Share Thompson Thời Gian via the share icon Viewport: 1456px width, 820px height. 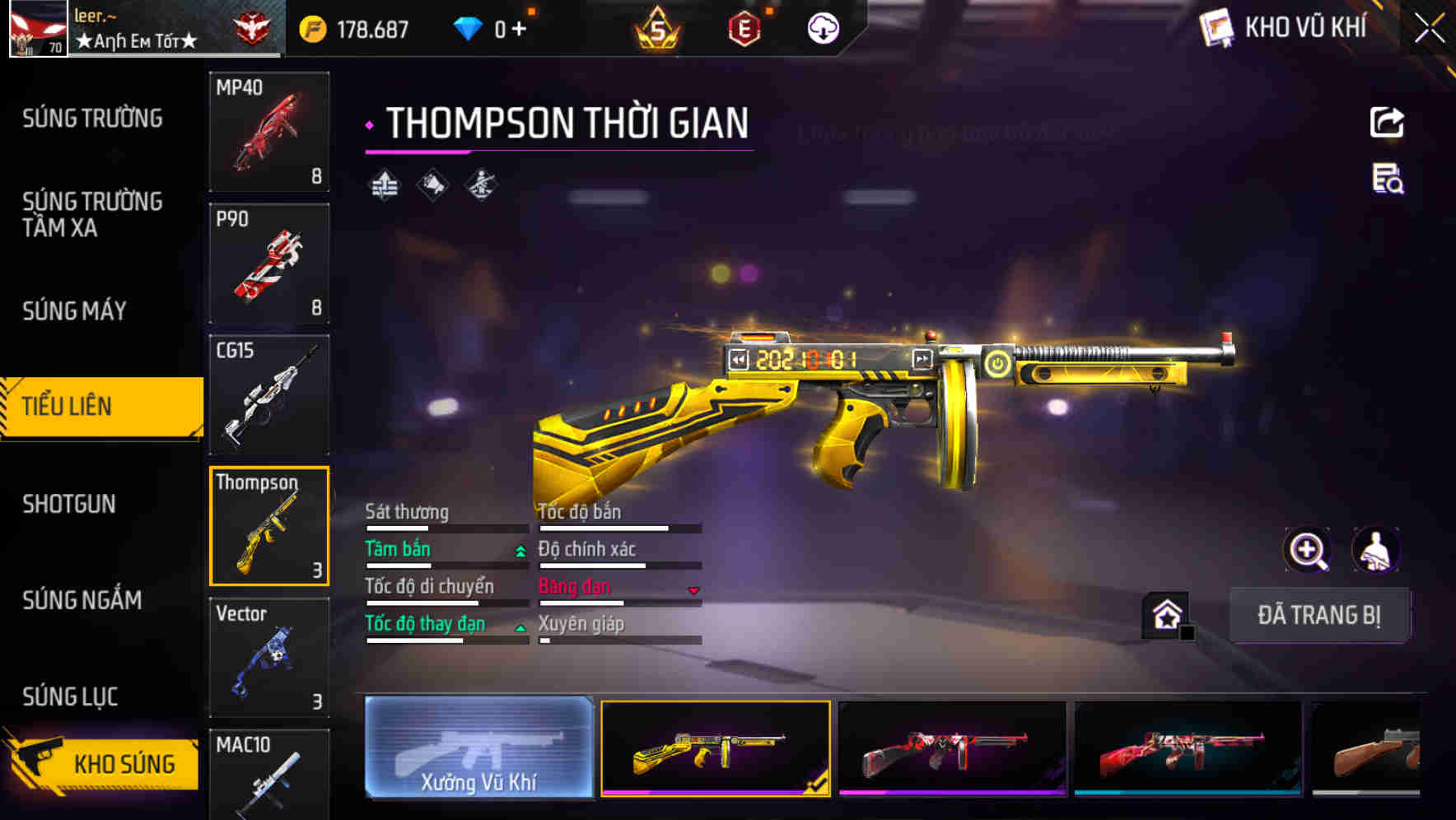click(x=1386, y=122)
